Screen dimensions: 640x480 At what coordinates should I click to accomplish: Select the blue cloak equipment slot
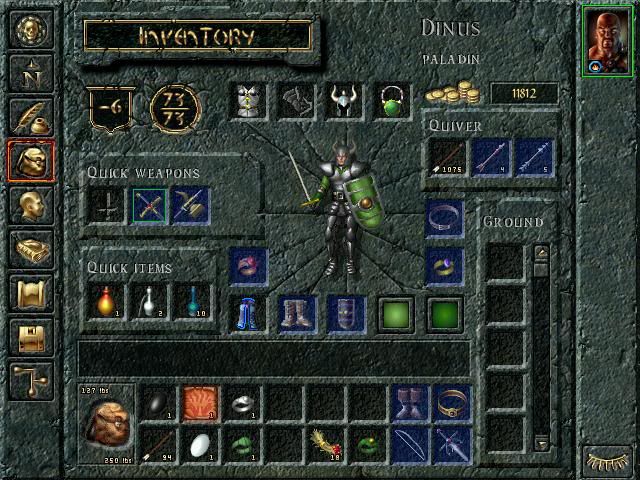coord(249,314)
